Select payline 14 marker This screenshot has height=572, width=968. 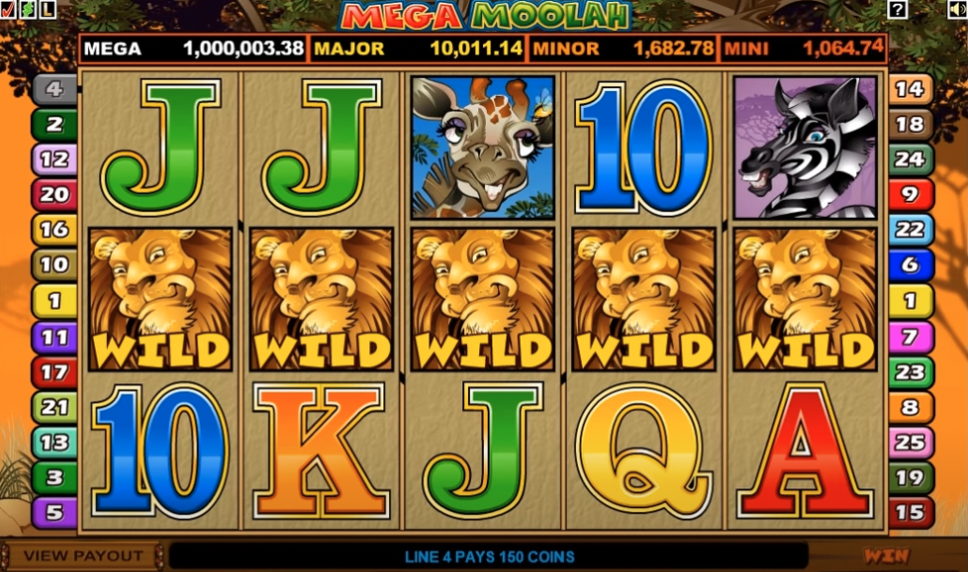point(910,89)
